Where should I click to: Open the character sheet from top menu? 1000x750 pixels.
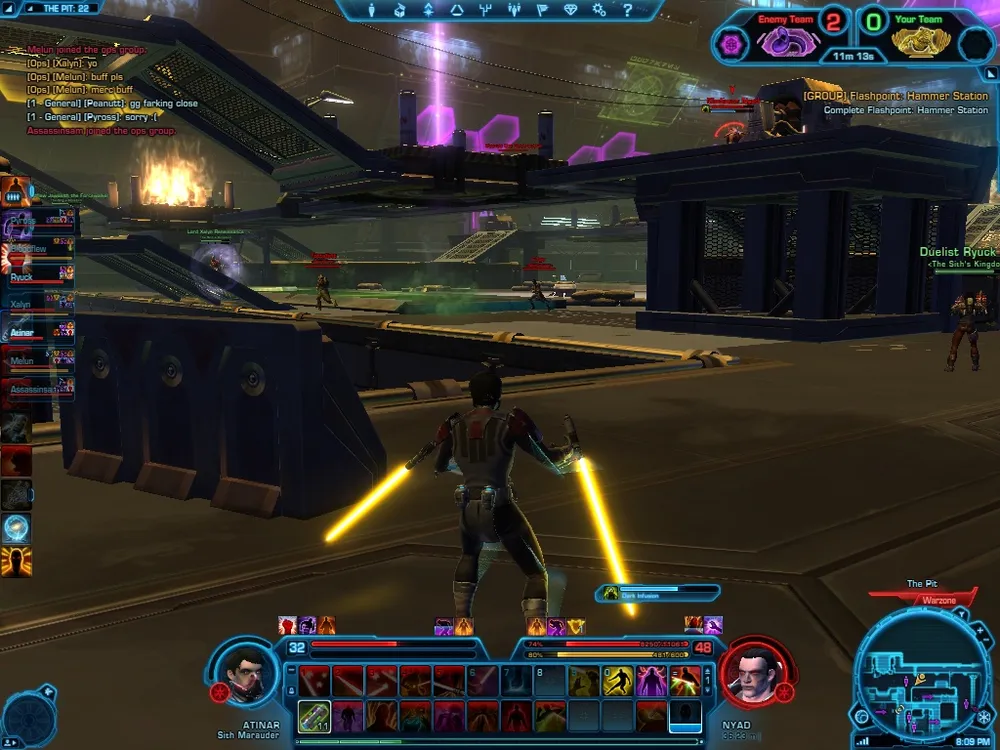click(370, 10)
